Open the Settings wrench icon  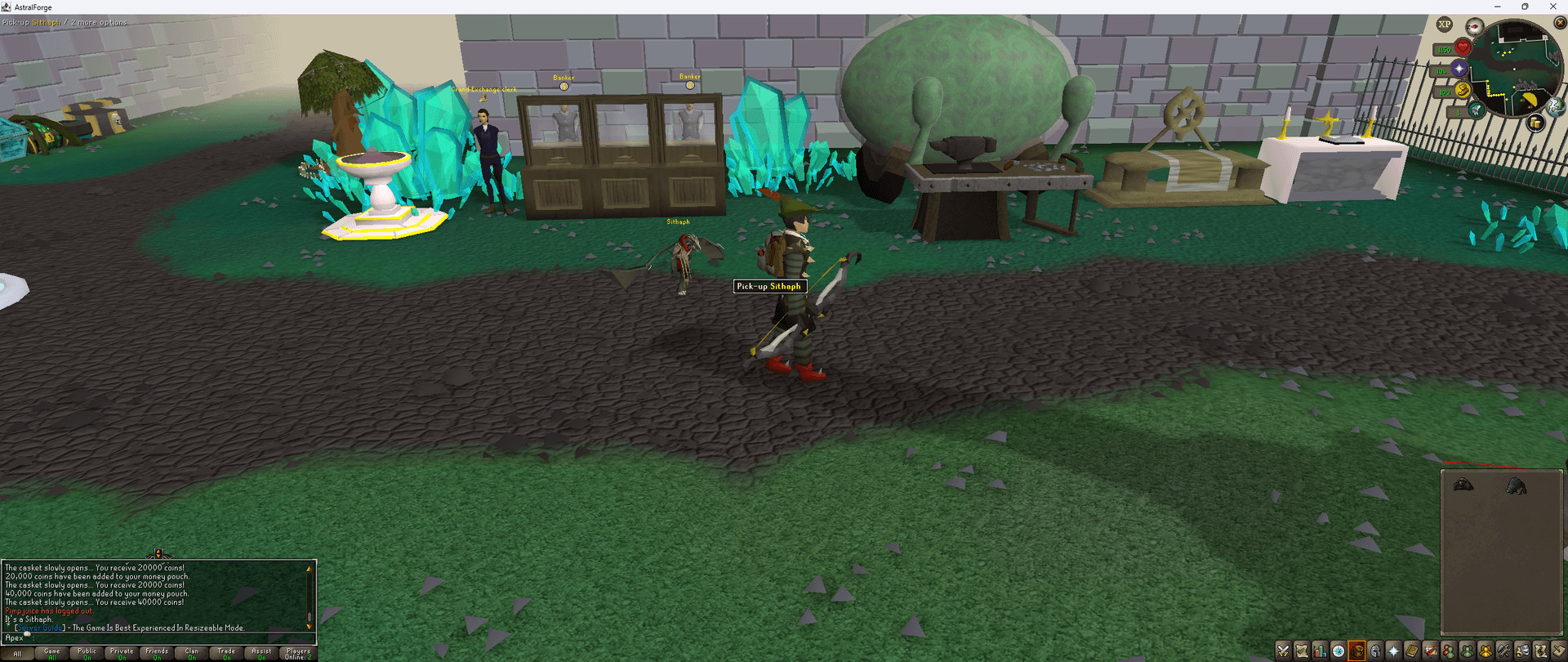(x=1504, y=652)
